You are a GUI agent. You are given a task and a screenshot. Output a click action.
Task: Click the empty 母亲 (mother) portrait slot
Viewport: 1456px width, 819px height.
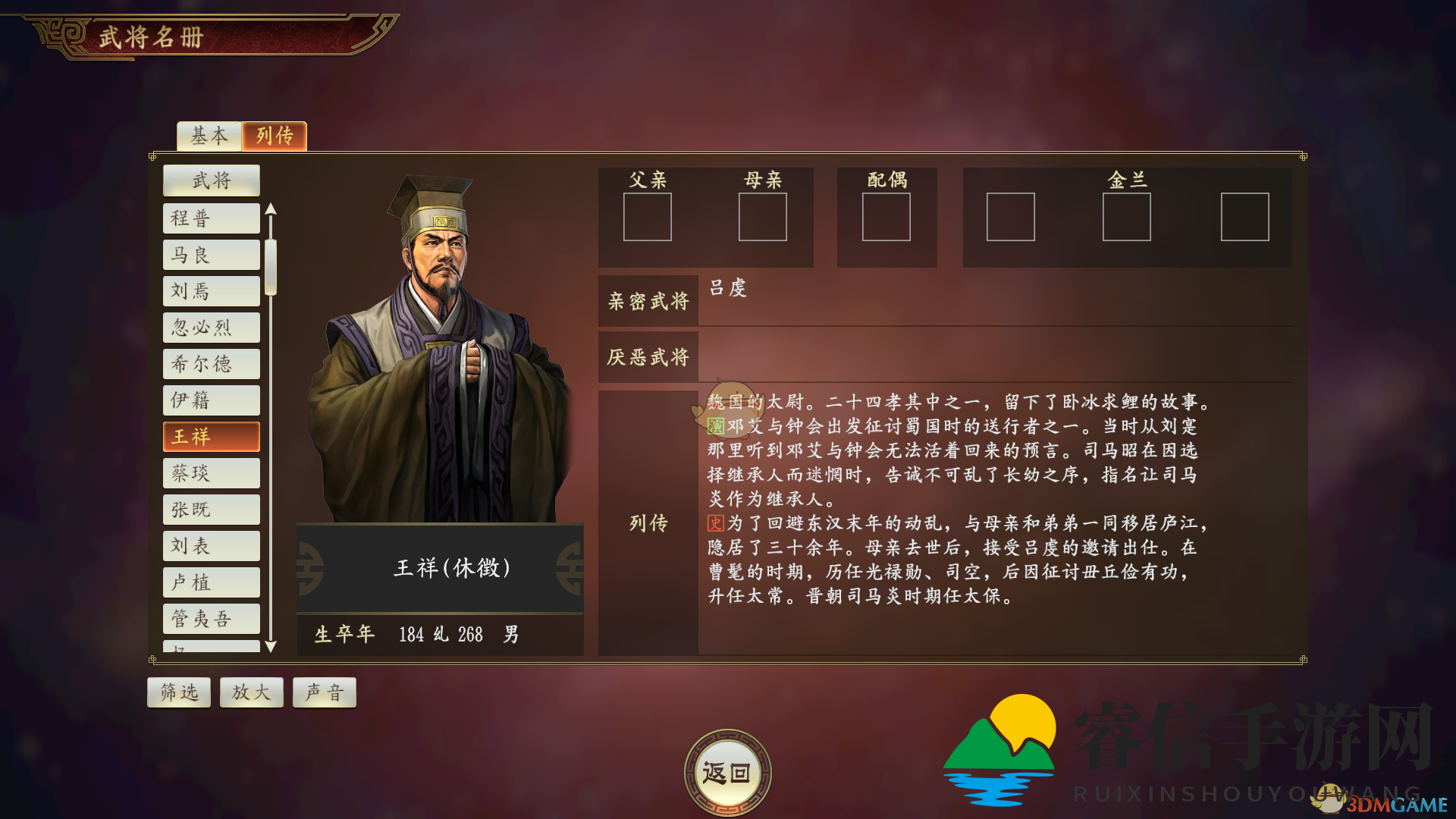pyautogui.click(x=762, y=218)
